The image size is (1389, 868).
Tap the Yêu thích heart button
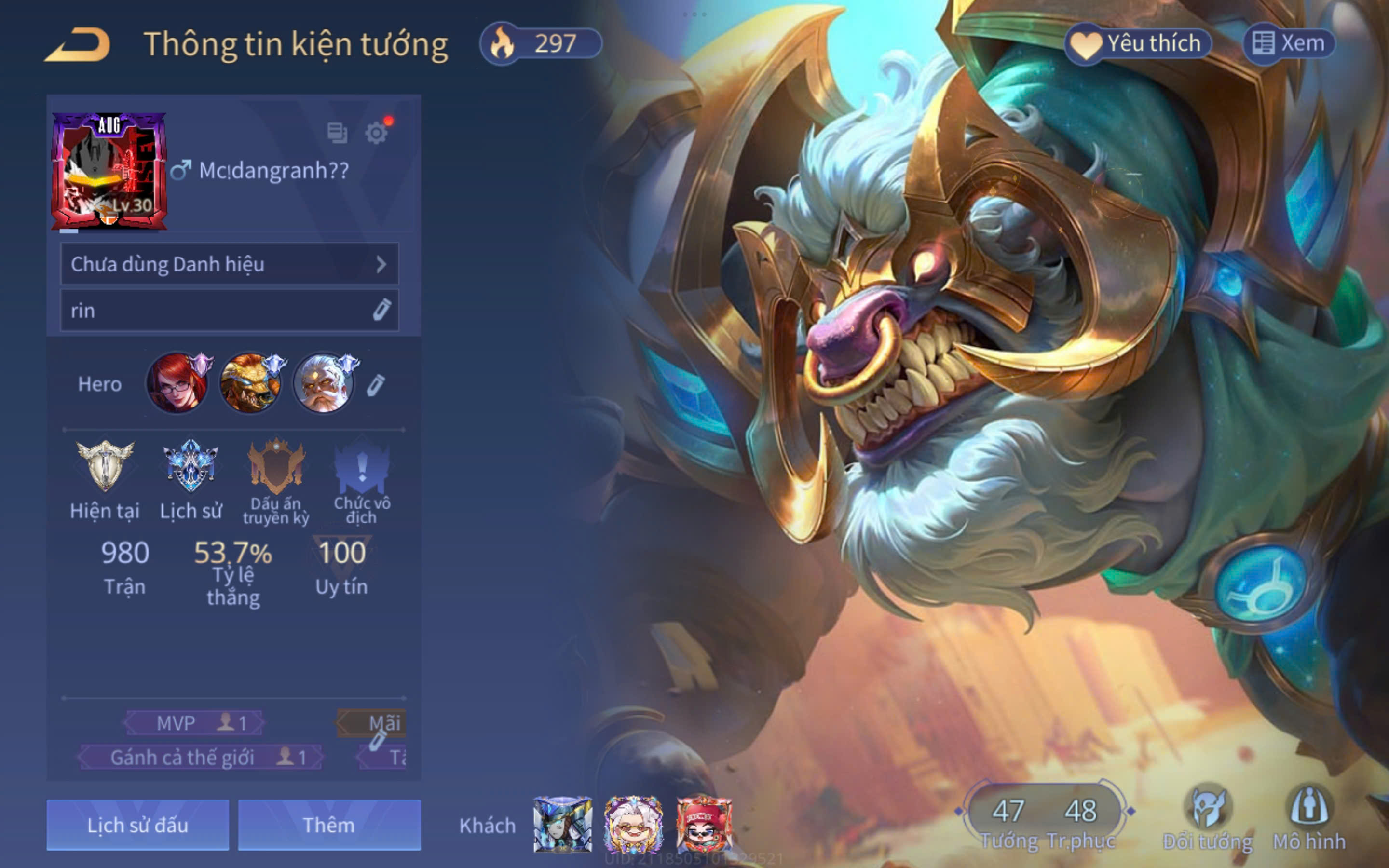pos(1139,43)
